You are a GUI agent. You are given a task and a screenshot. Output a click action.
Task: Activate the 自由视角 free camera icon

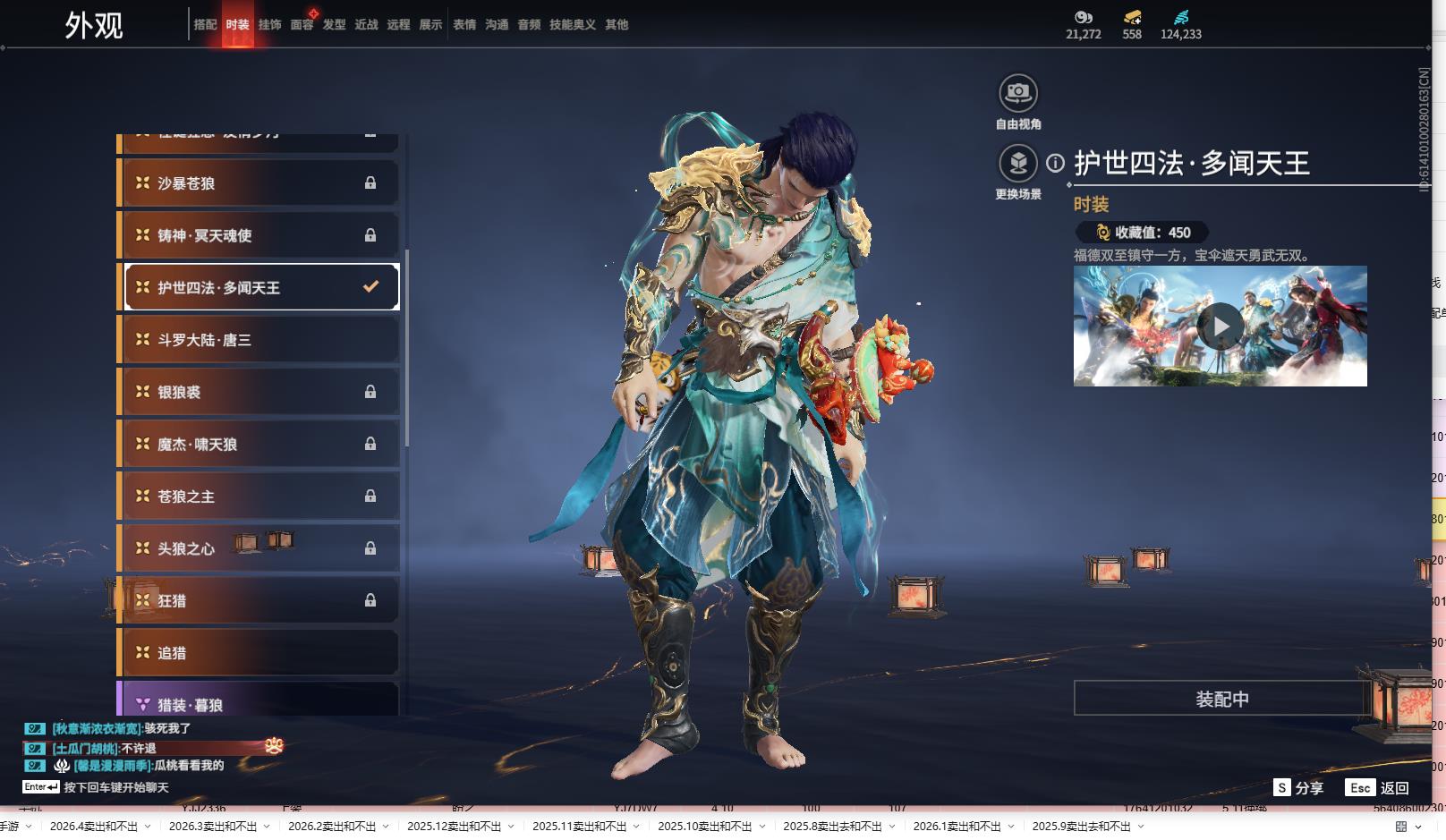coord(1018,93)
